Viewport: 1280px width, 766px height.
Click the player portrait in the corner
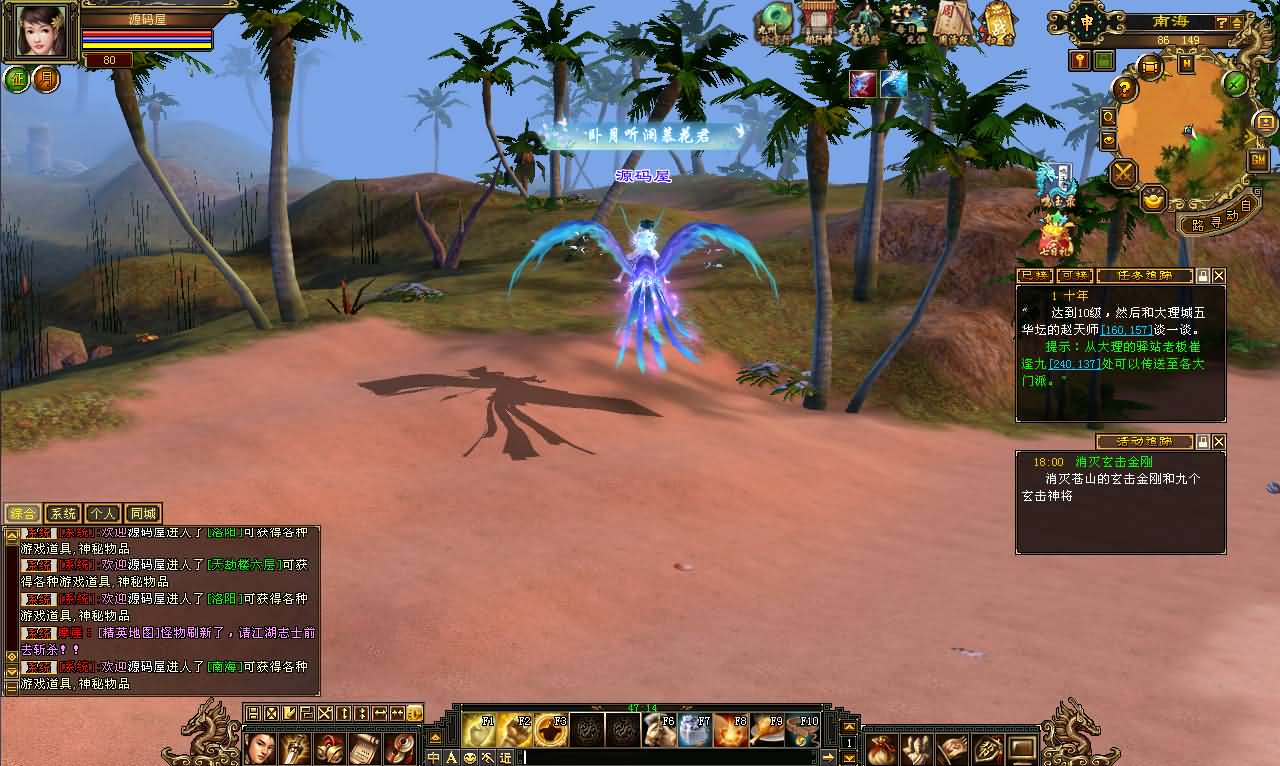click(40, 32)
